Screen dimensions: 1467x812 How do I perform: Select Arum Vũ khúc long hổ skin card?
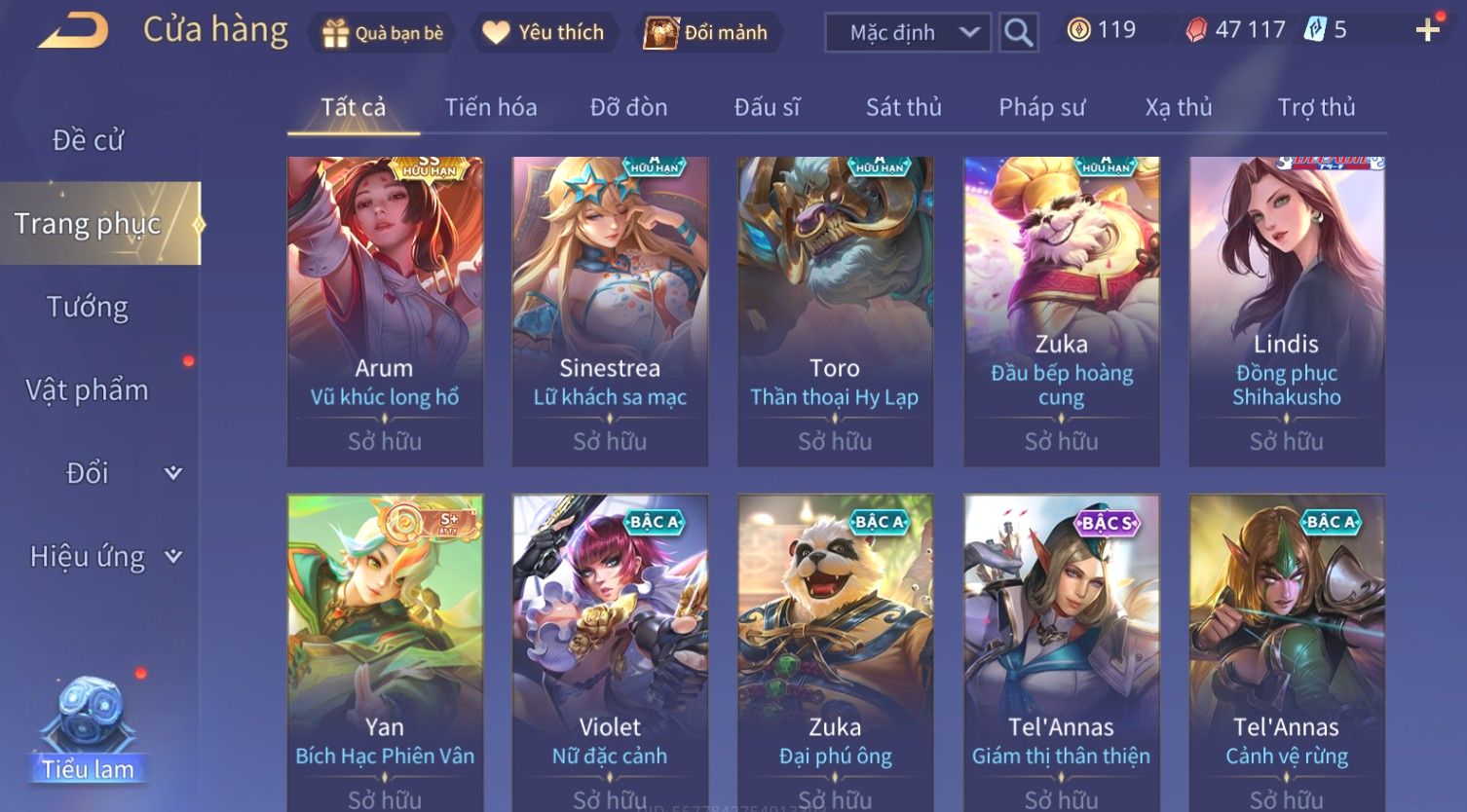385,310
